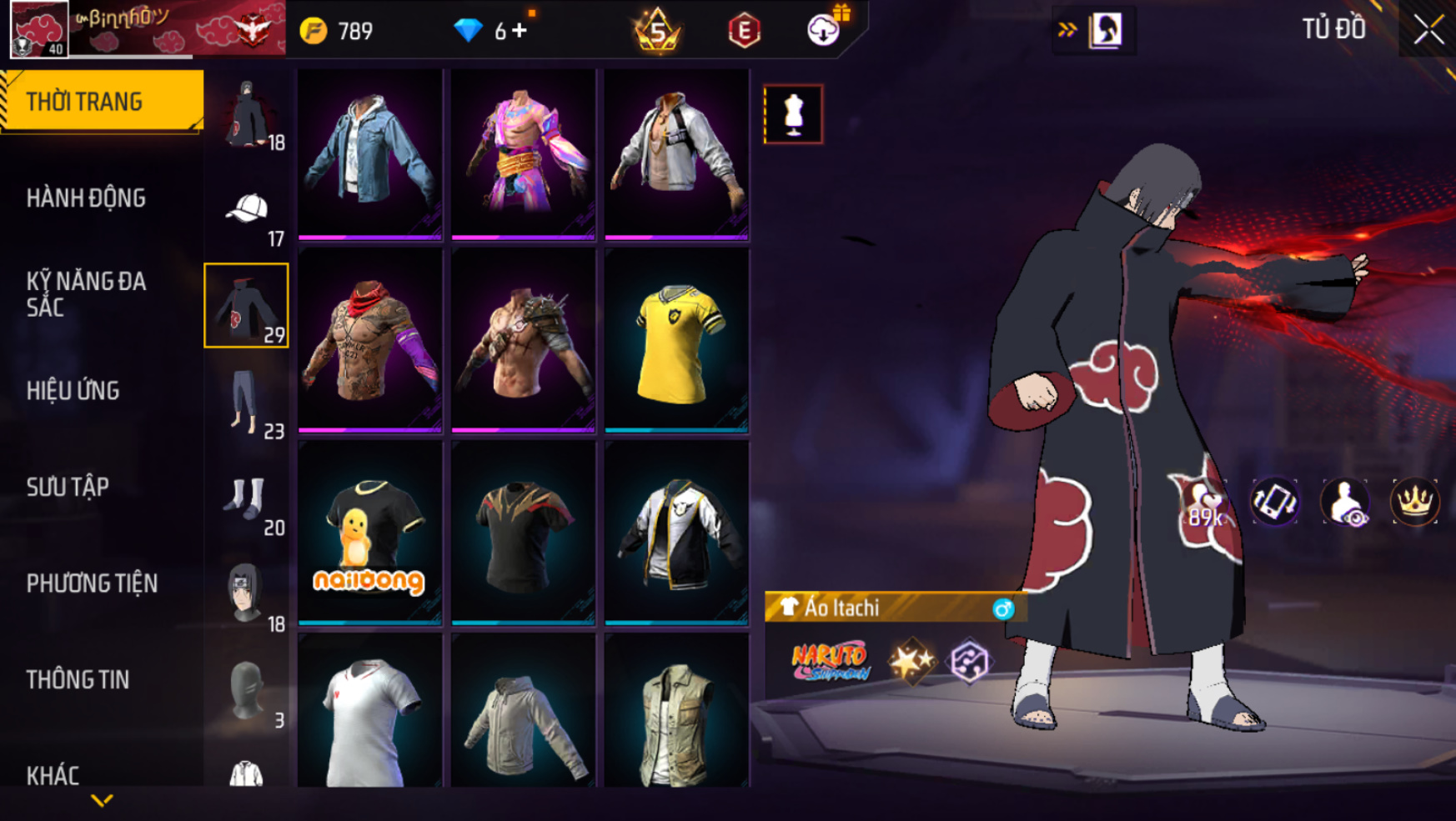Screen dimensions: 1456x821
Task: Add diamonds with the plus button
Action: coord(520,31)
